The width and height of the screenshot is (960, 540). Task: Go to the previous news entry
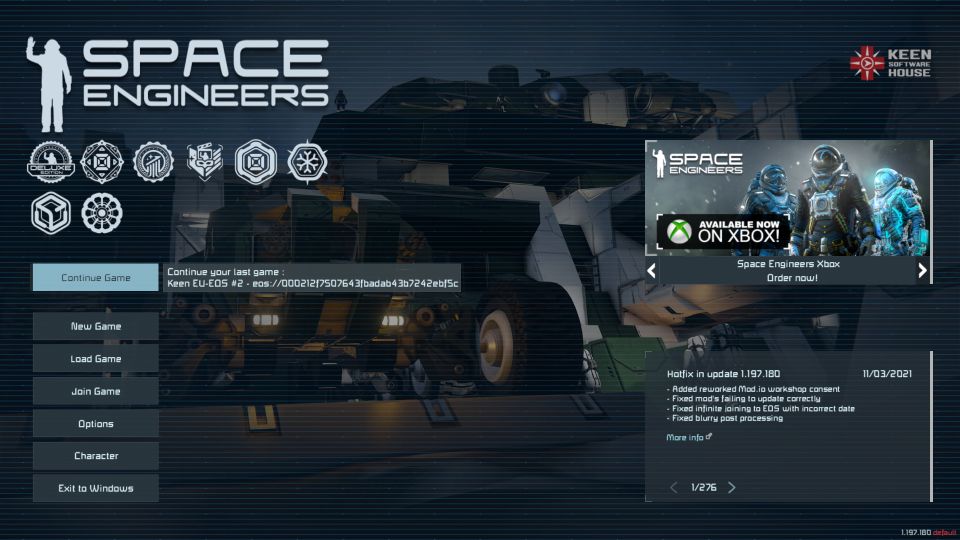673,487
